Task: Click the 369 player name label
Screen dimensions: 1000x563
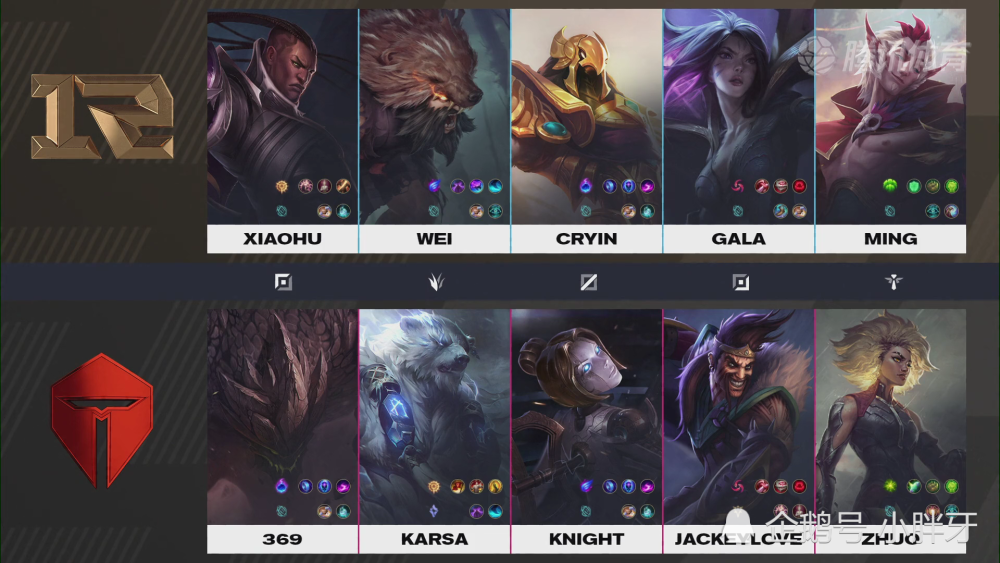Action: coord(282,539)
